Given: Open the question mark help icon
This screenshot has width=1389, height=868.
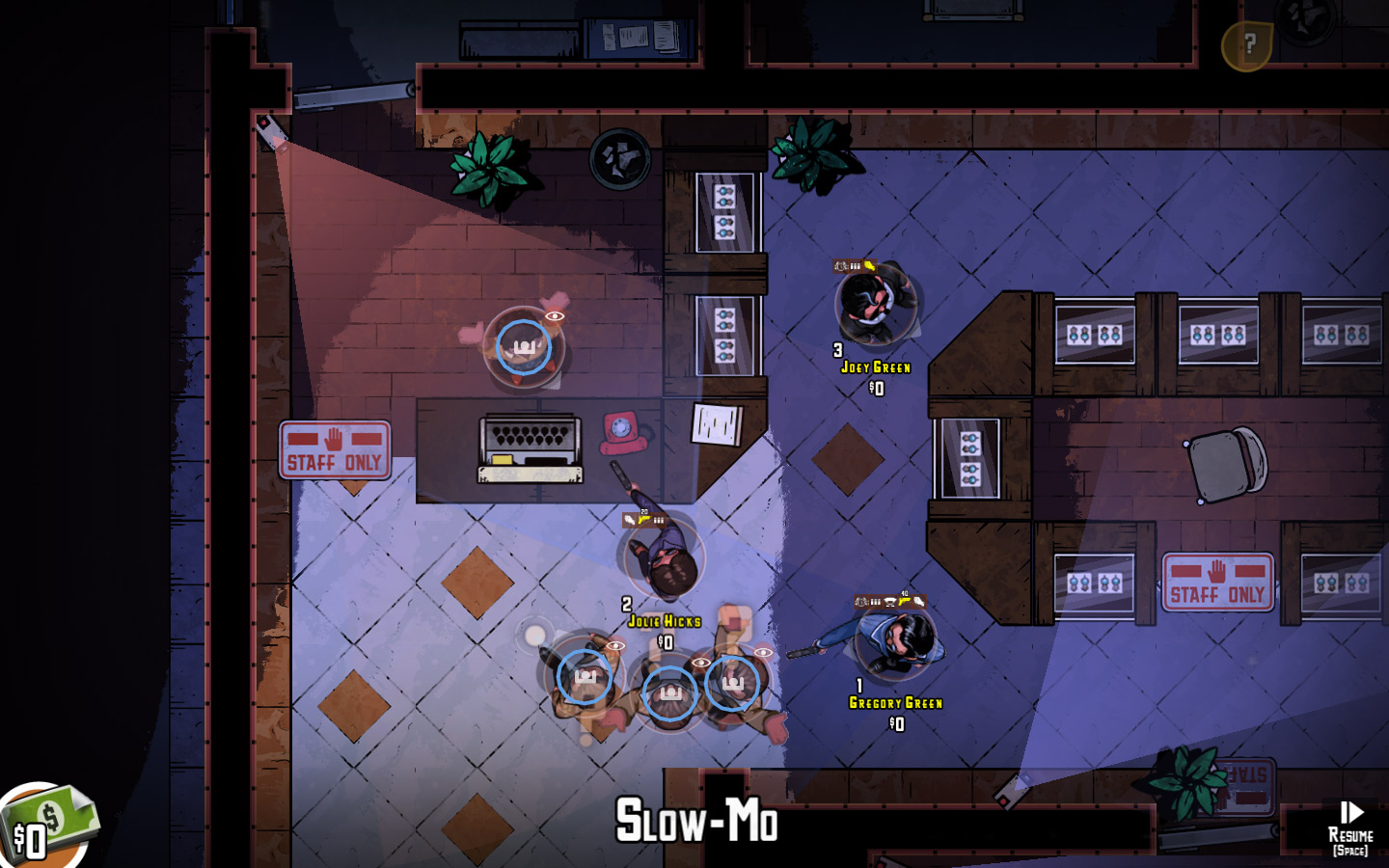Looking at the screenshot, I should click(1247, 45).
